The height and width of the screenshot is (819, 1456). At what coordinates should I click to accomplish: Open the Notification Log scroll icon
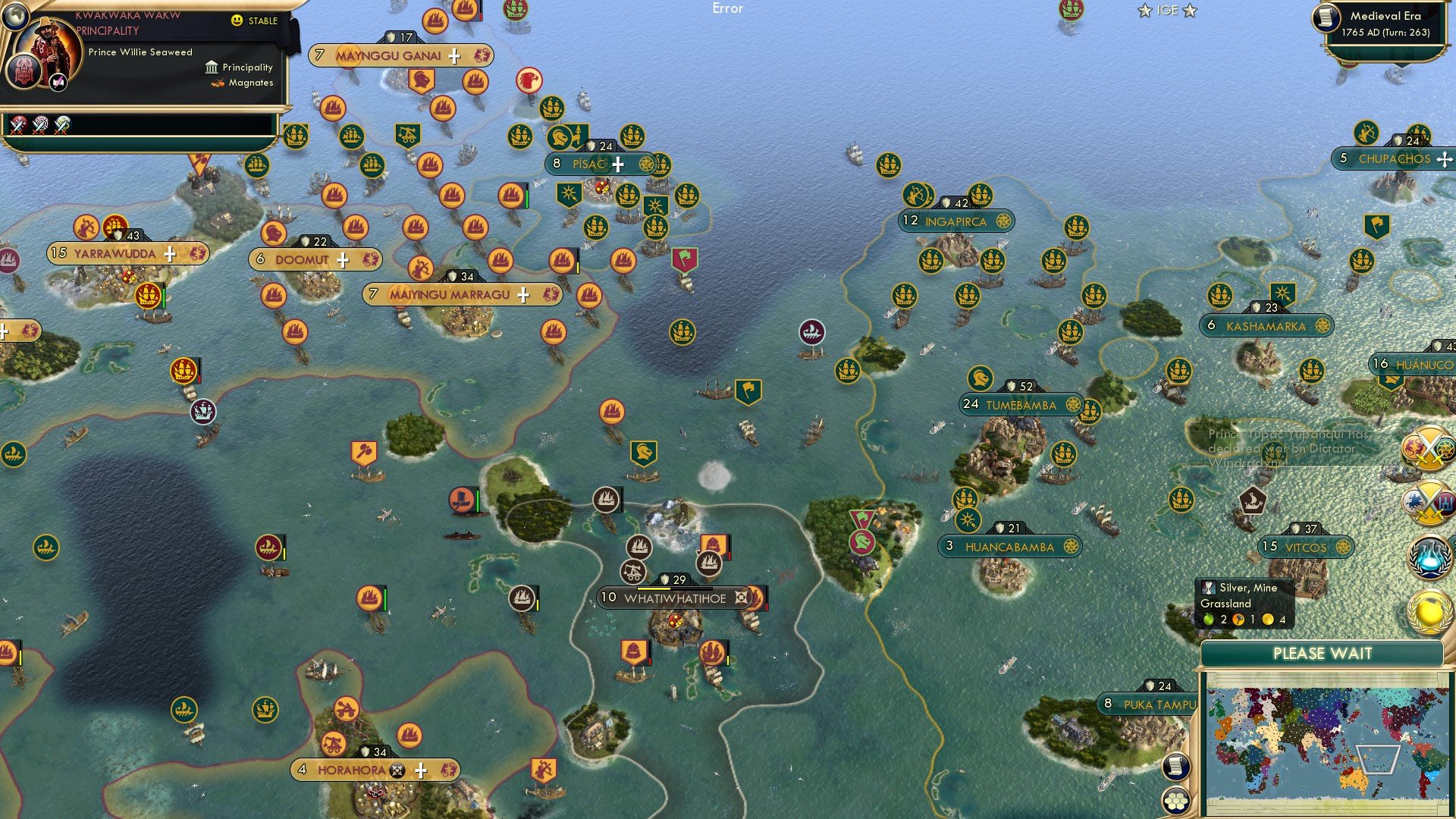click(1176, 767)
